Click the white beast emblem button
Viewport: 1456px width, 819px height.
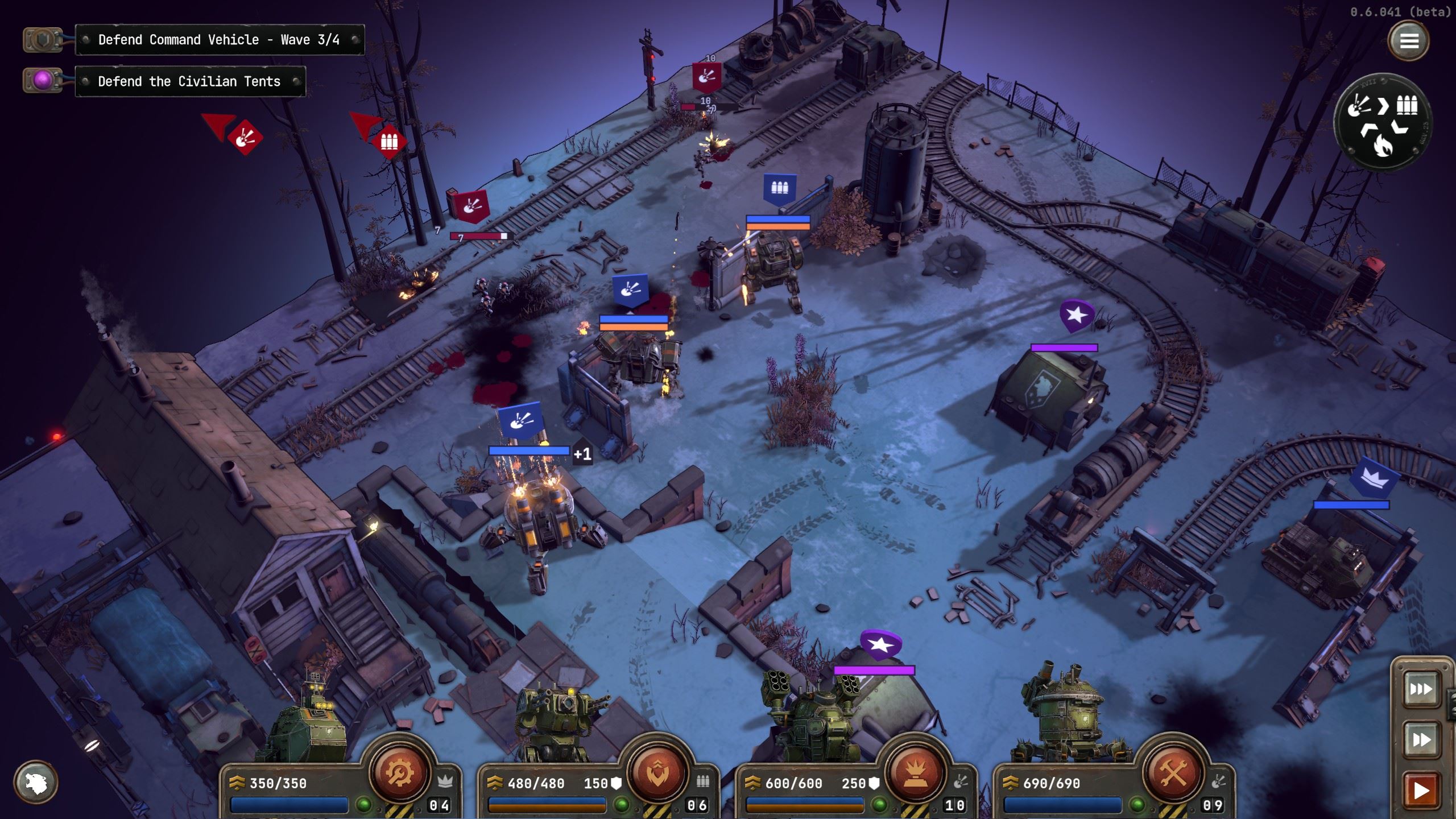tap(36, 783)
